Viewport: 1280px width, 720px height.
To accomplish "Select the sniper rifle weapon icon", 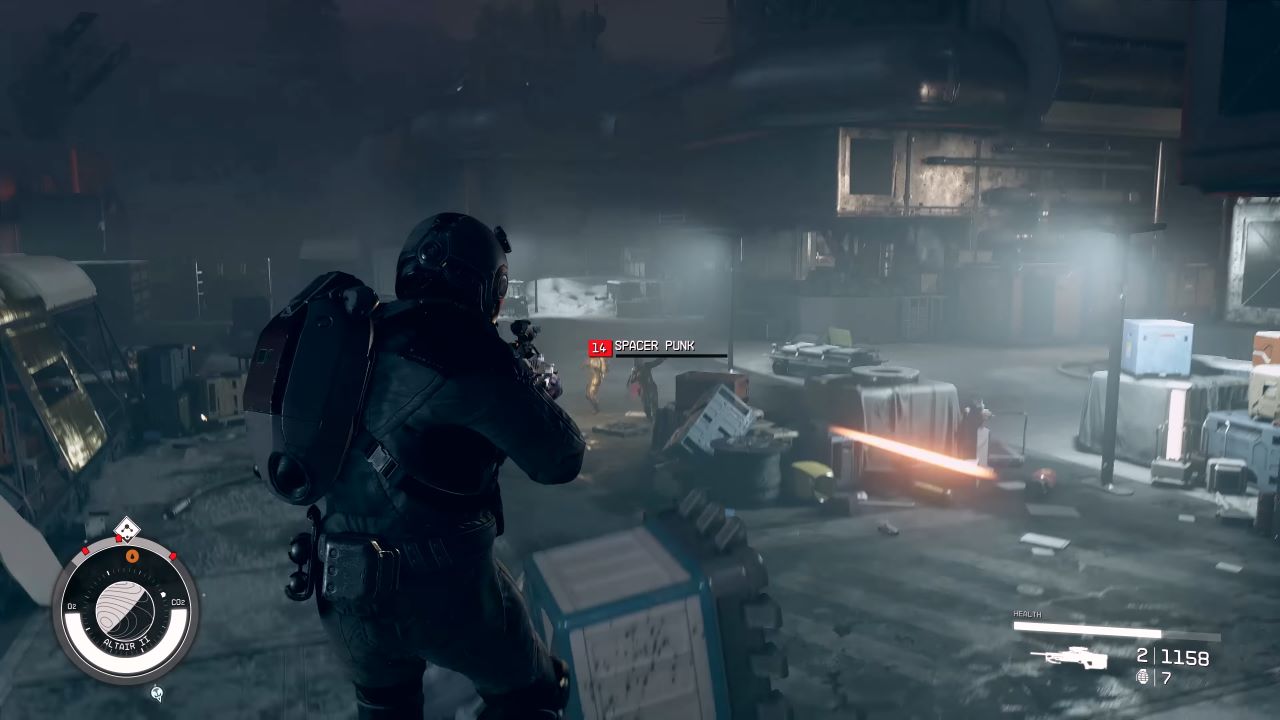I will click(x=1072, y=658).
